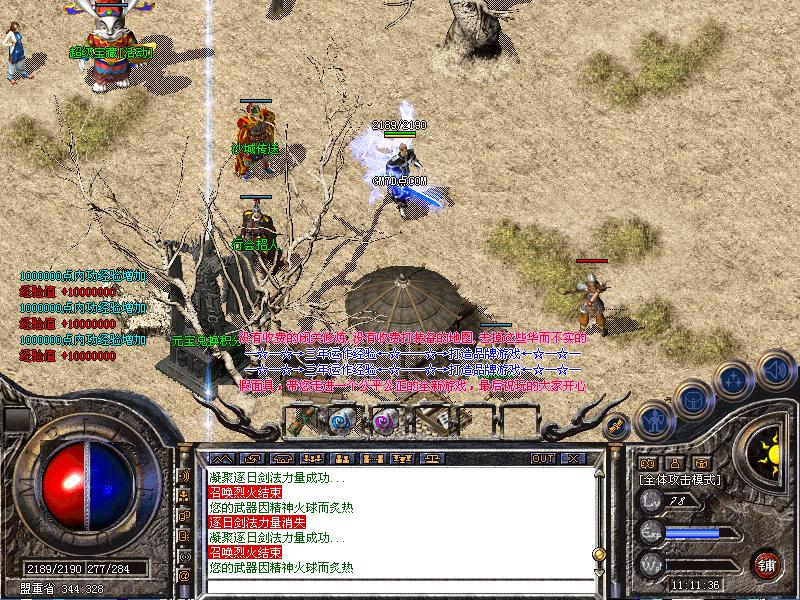This screenshot has height=600, width=800.
Task: Open the skills sparkle round button
Action: (734, 380)
